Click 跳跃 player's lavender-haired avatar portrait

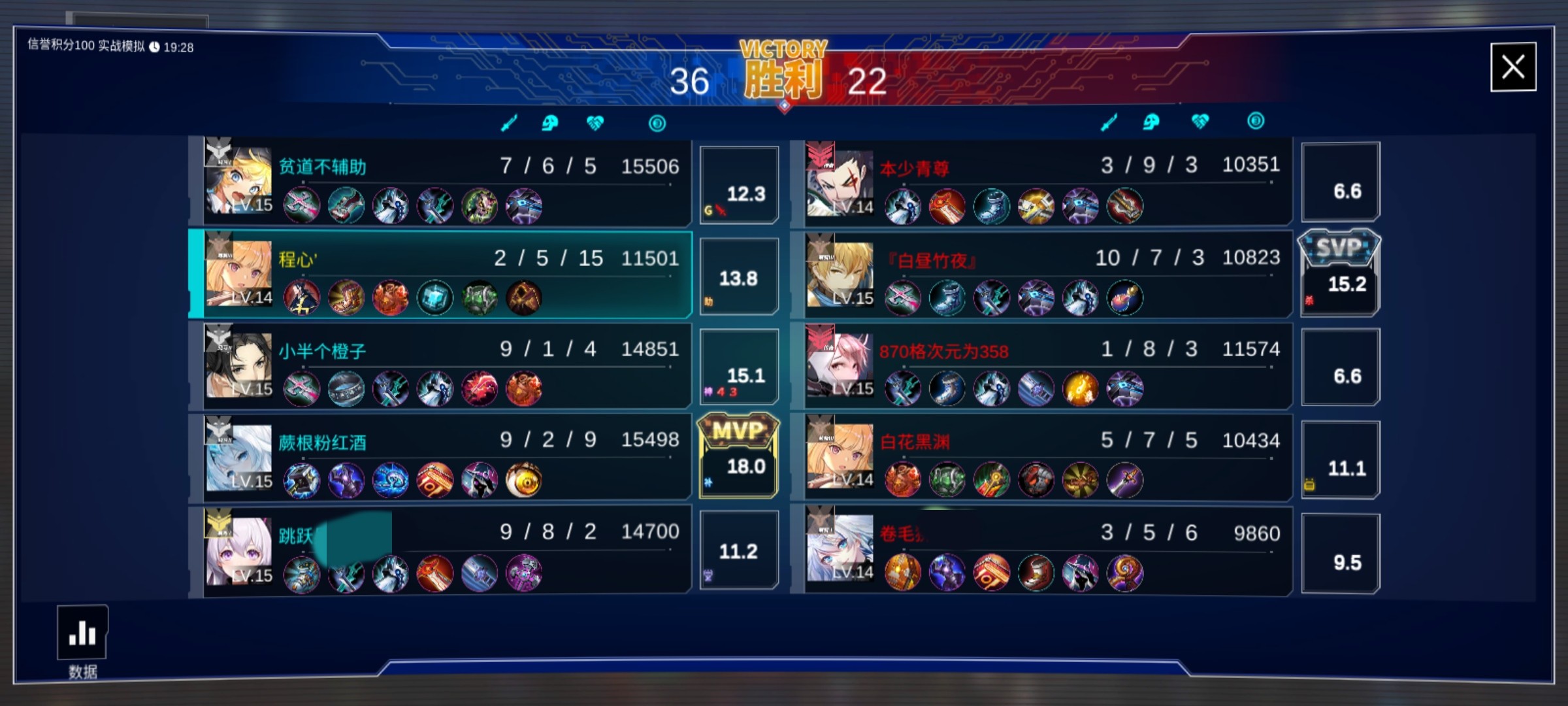coord(238,550)
